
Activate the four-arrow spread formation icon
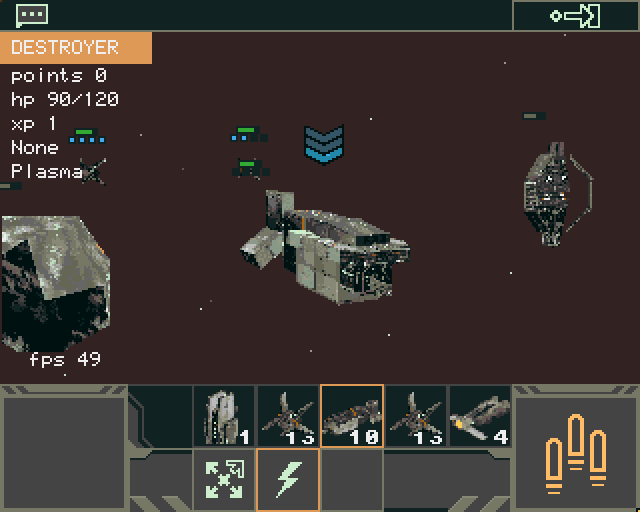coord(224,480)
